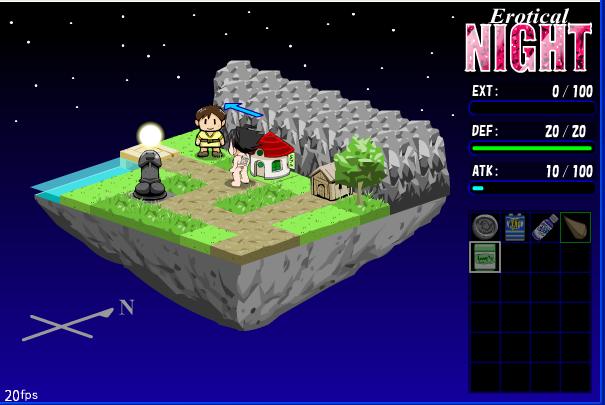Select the blue striped pack item
The height and width of the screenshot is (405, 605).
tap(515, 227)
